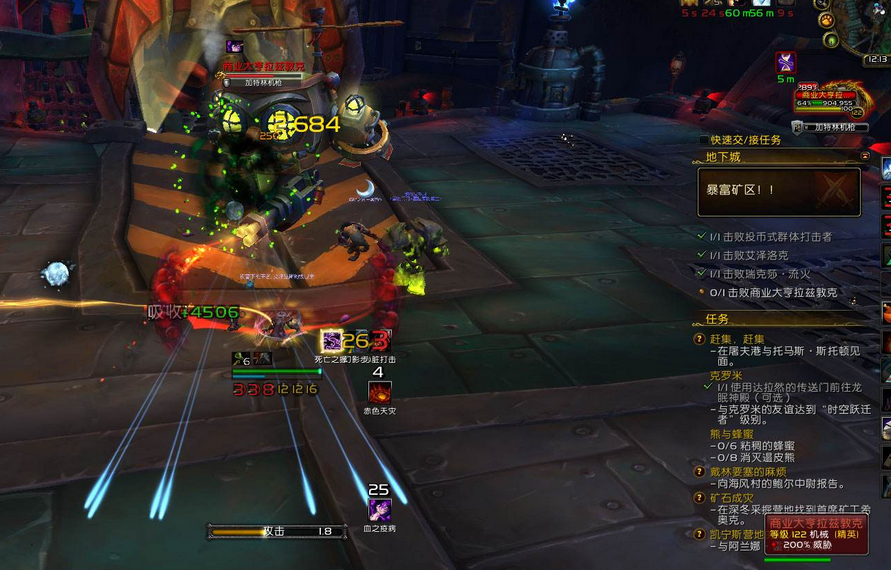Click the hourglass debuff icon

[x=785, y=62]
